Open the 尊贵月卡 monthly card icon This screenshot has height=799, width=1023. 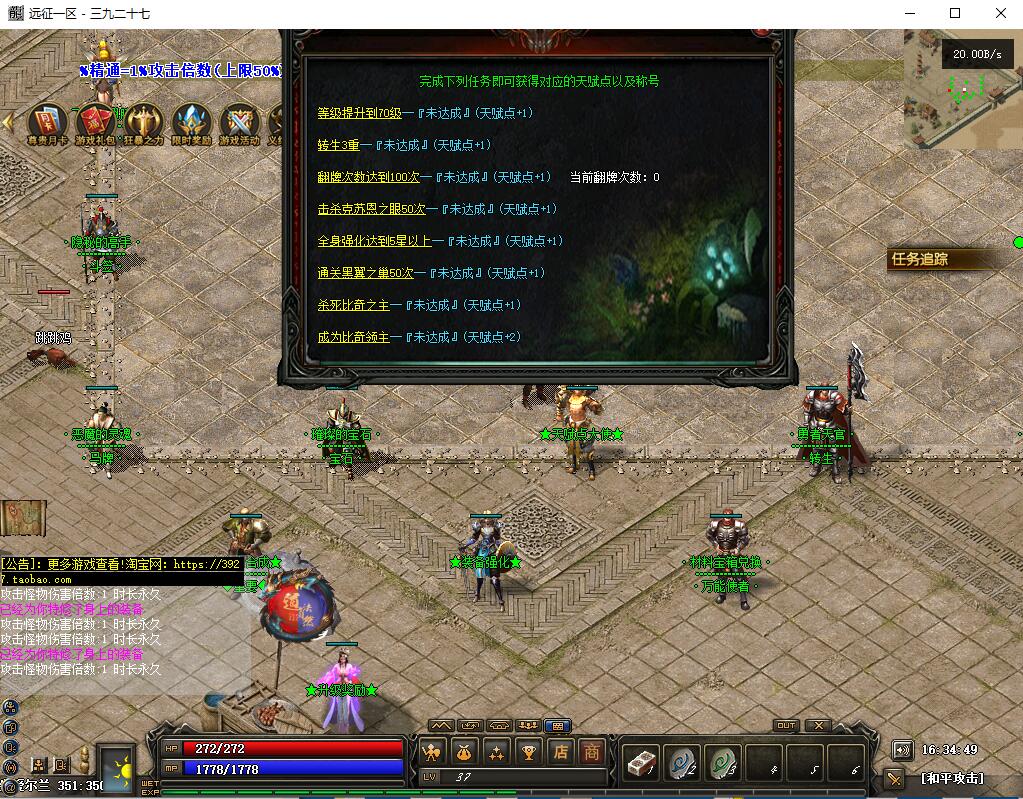click(x=47, y=122)
